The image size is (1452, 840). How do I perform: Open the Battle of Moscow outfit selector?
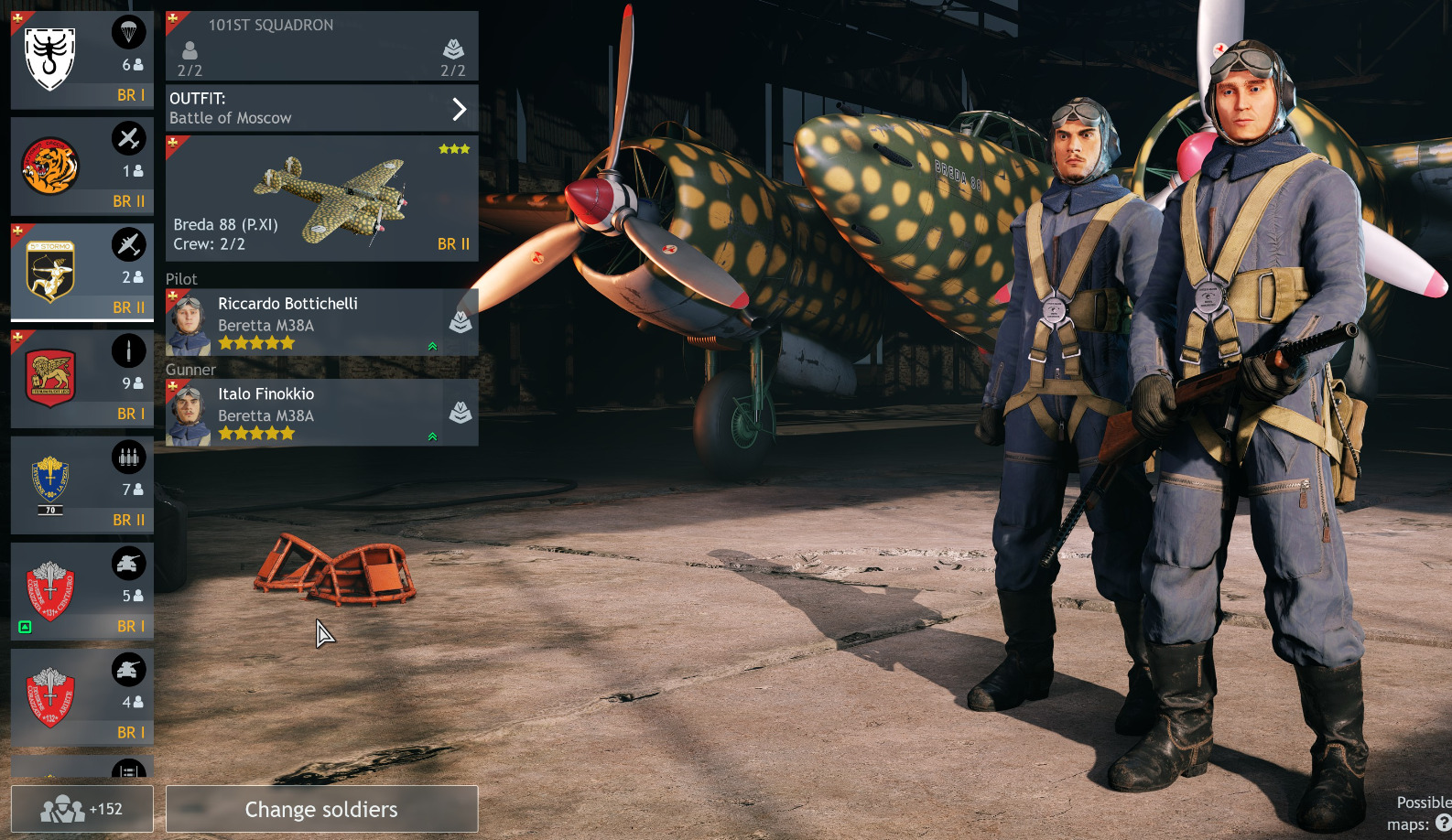pyautogui.click(x=321, y=108)
